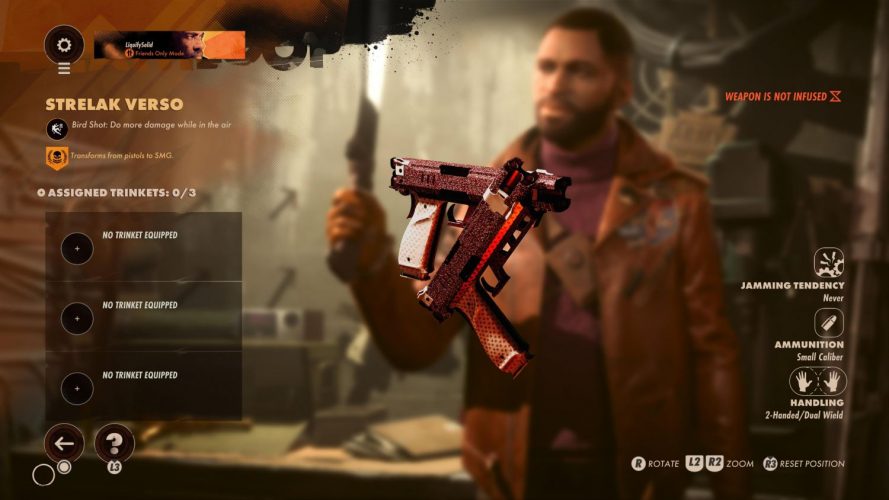Image resolution: width=889 pixels, height=500 pixels.
Task: Open the gear settings icon
Action: (65, 45)
